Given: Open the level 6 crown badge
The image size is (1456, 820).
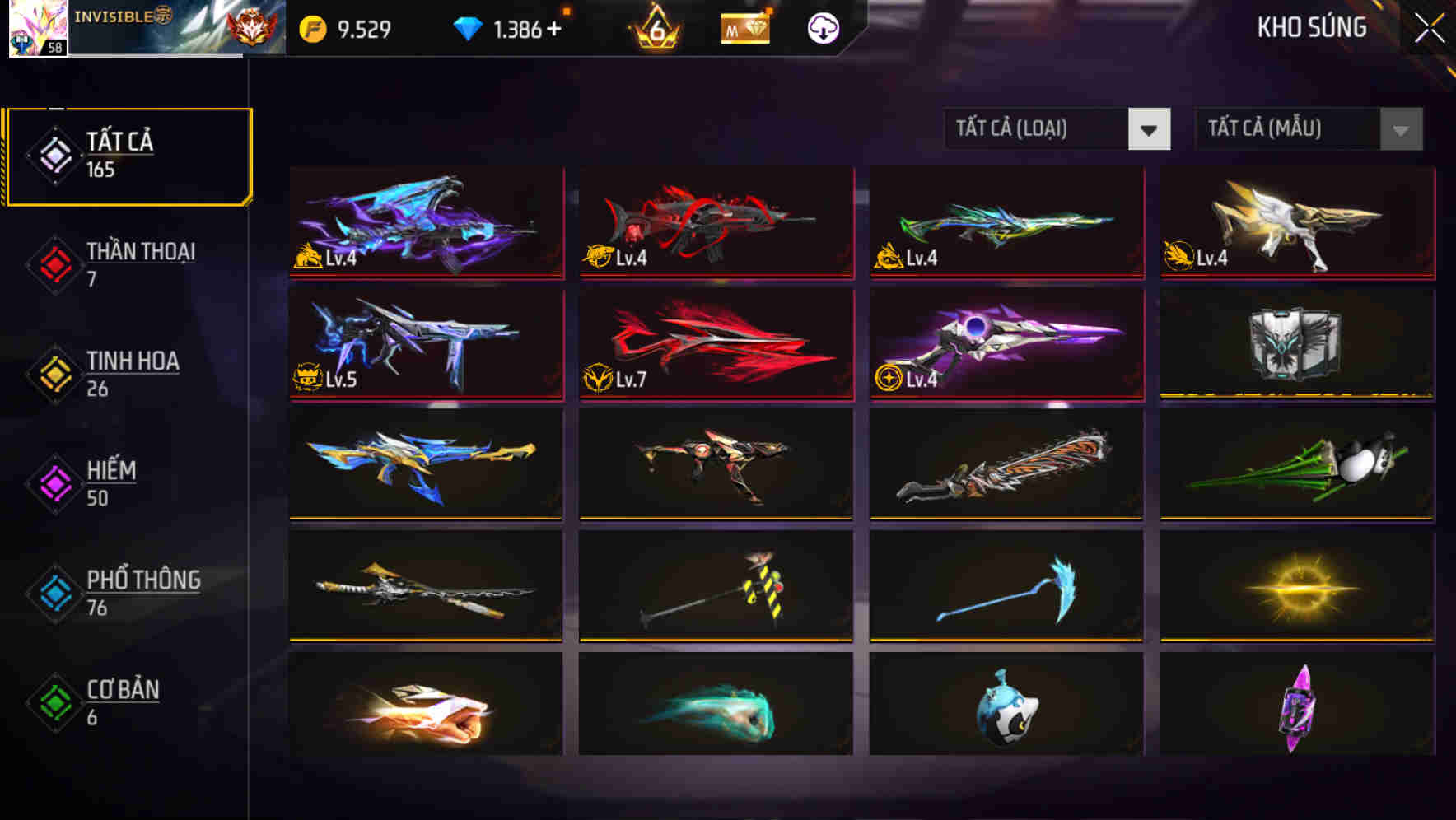Looking at the screenshot, I should click(655, 29).
